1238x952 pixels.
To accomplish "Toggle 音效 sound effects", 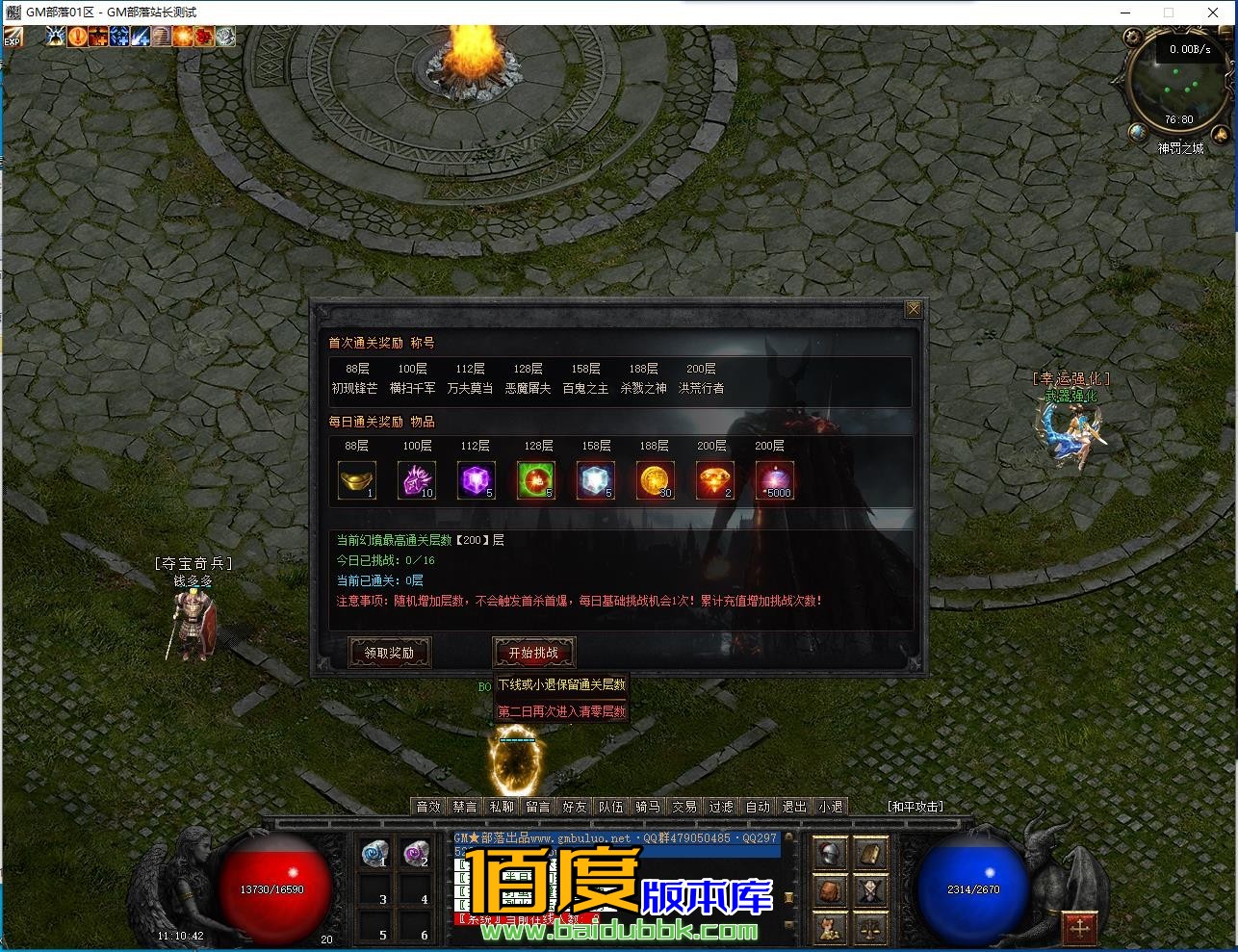I will click(428, 807).
